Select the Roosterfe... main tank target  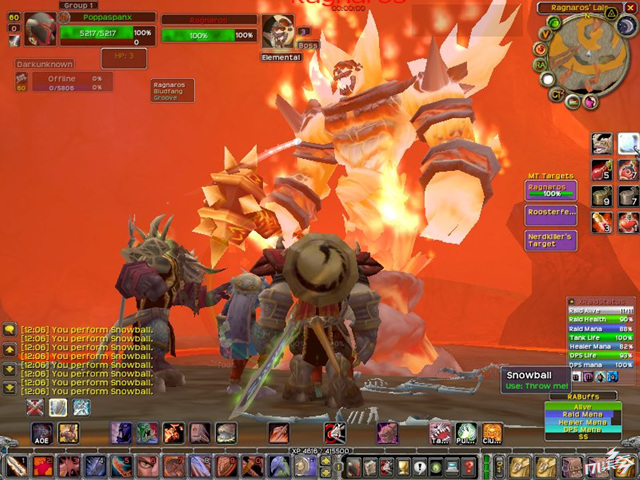(x=550, y=213)
